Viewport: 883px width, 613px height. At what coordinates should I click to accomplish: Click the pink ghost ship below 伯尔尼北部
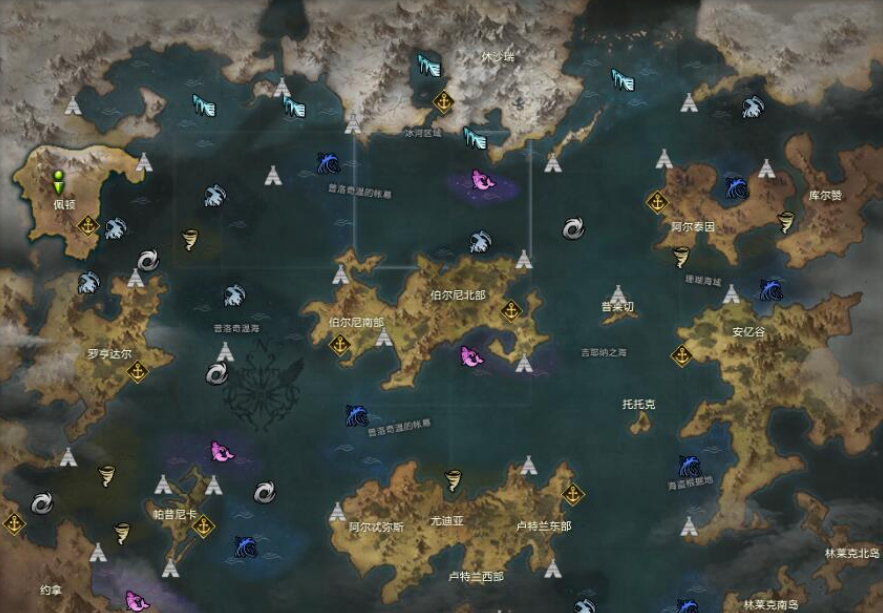pyautogui.click(x=470, y=355)
